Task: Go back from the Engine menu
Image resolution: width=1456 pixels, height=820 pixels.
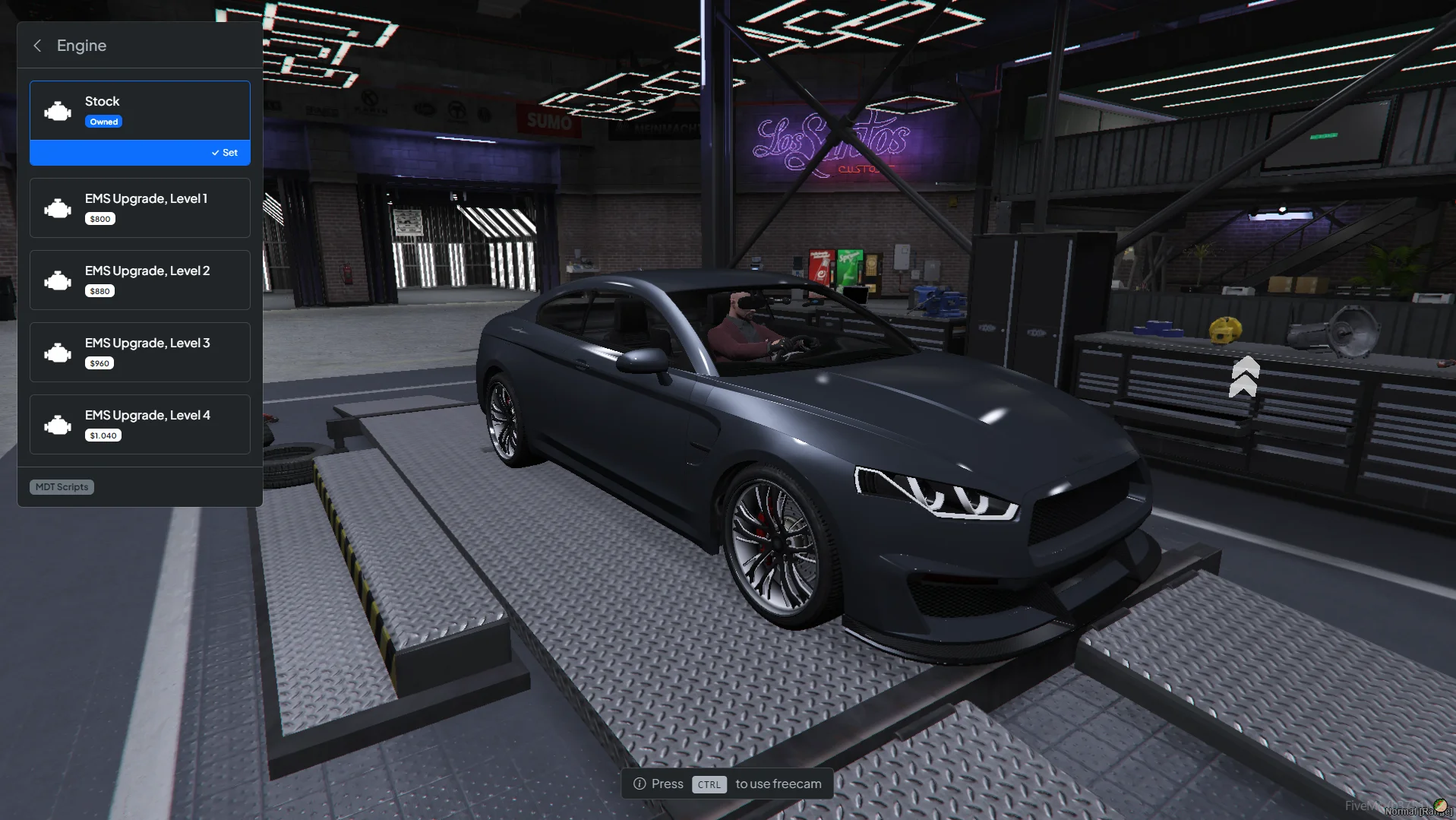Action: click(x=37, y=46)
